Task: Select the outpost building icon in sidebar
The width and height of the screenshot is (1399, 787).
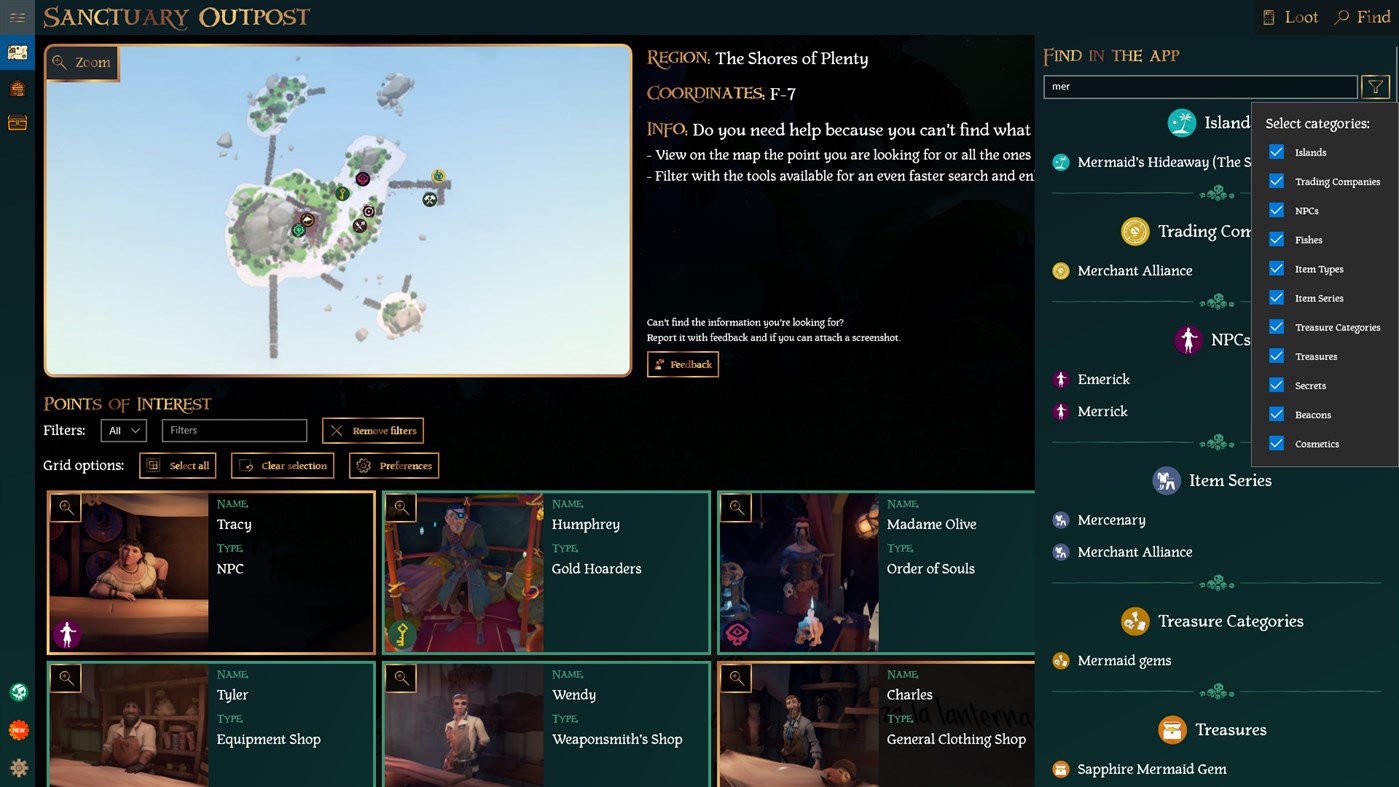Action: [17, 87]
